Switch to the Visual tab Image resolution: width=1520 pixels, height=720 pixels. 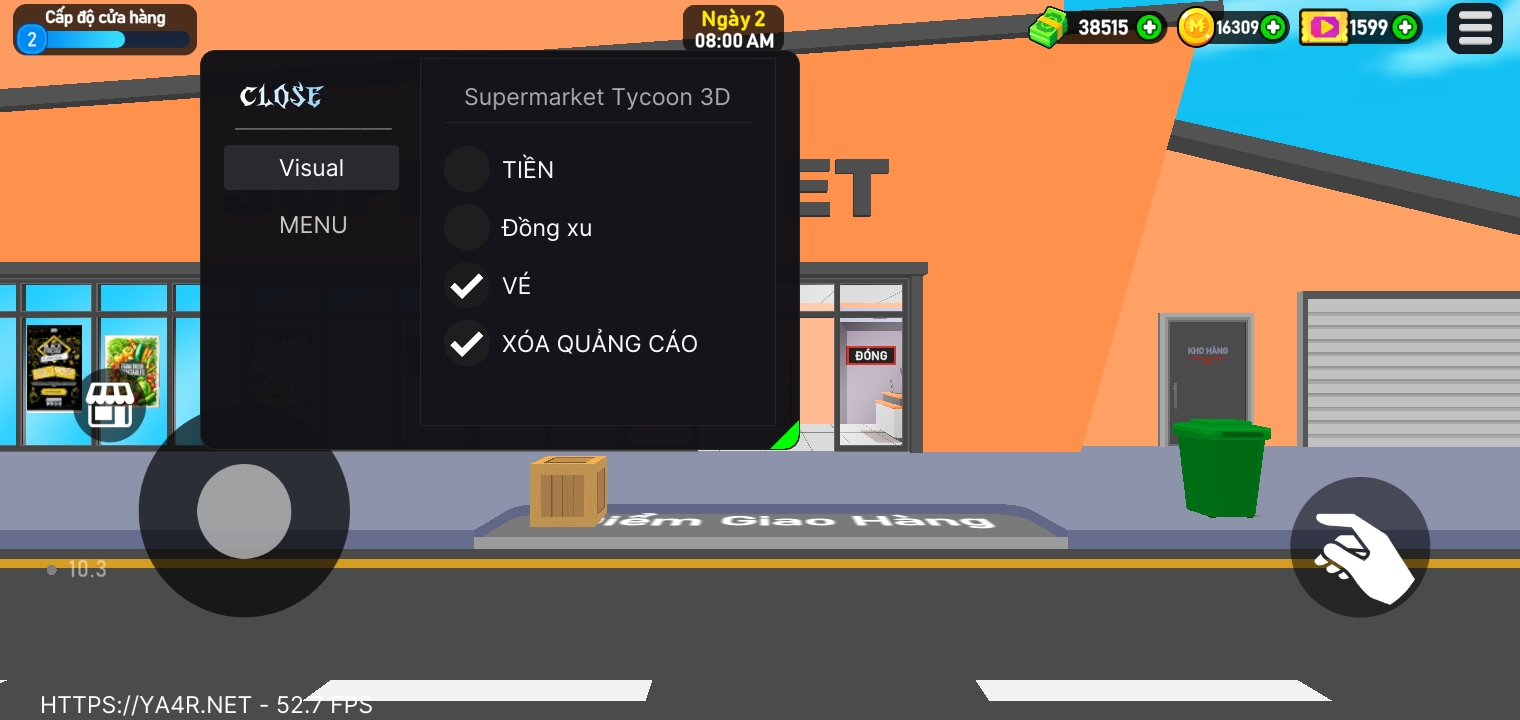tap(311, 167)
